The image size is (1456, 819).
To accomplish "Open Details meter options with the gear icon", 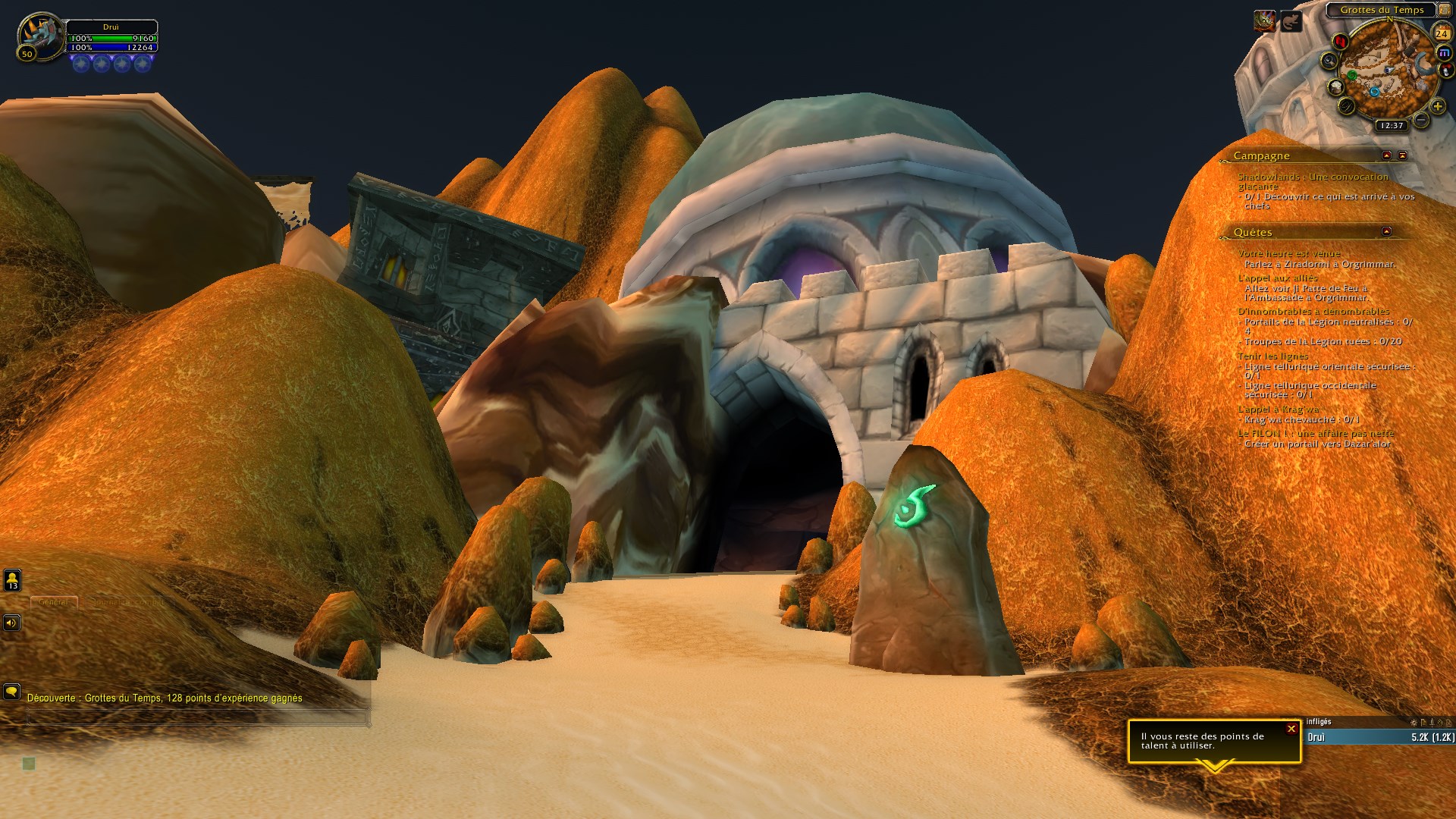I will click(1414, 722).
